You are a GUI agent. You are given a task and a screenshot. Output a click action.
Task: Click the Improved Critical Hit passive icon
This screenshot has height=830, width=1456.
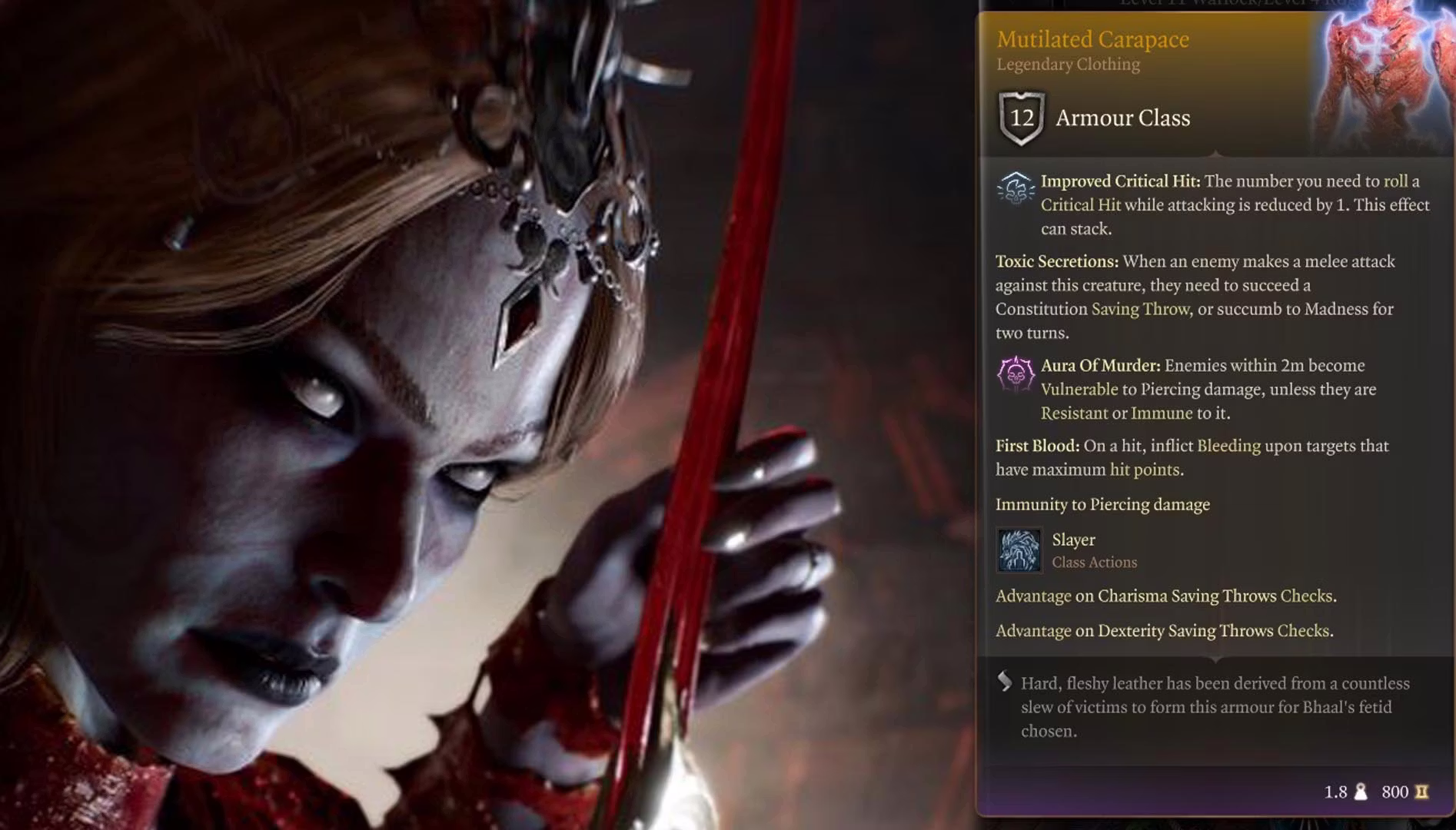pos(1015,189)
